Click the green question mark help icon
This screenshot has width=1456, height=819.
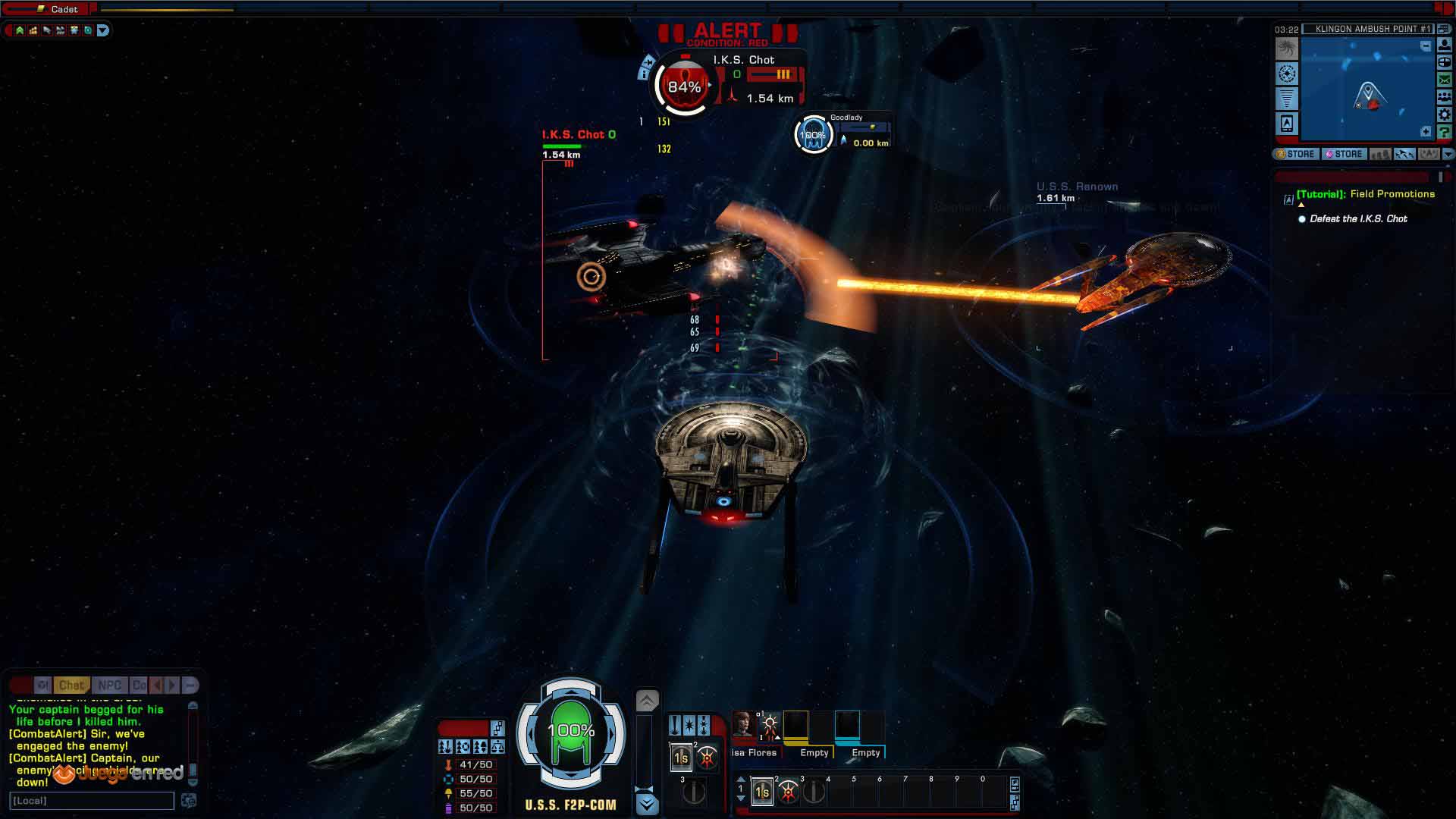pyautogui.click(x=1445, y=132)
